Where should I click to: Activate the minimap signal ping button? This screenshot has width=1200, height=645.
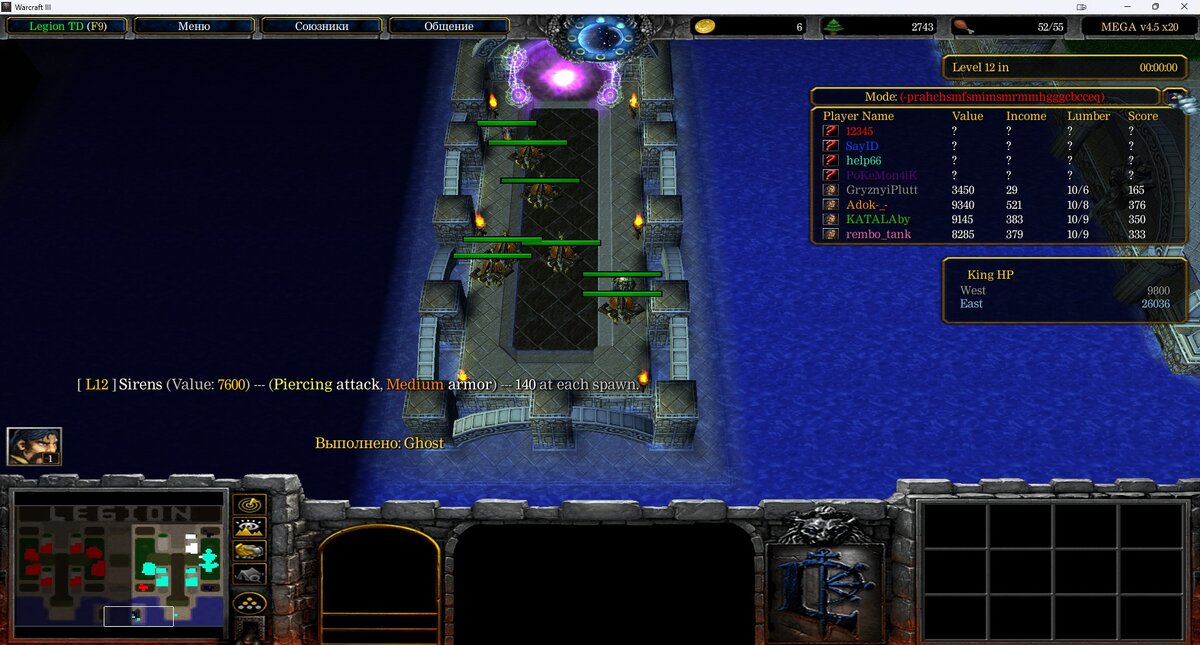pyautogui.click(x=249, y=504)
